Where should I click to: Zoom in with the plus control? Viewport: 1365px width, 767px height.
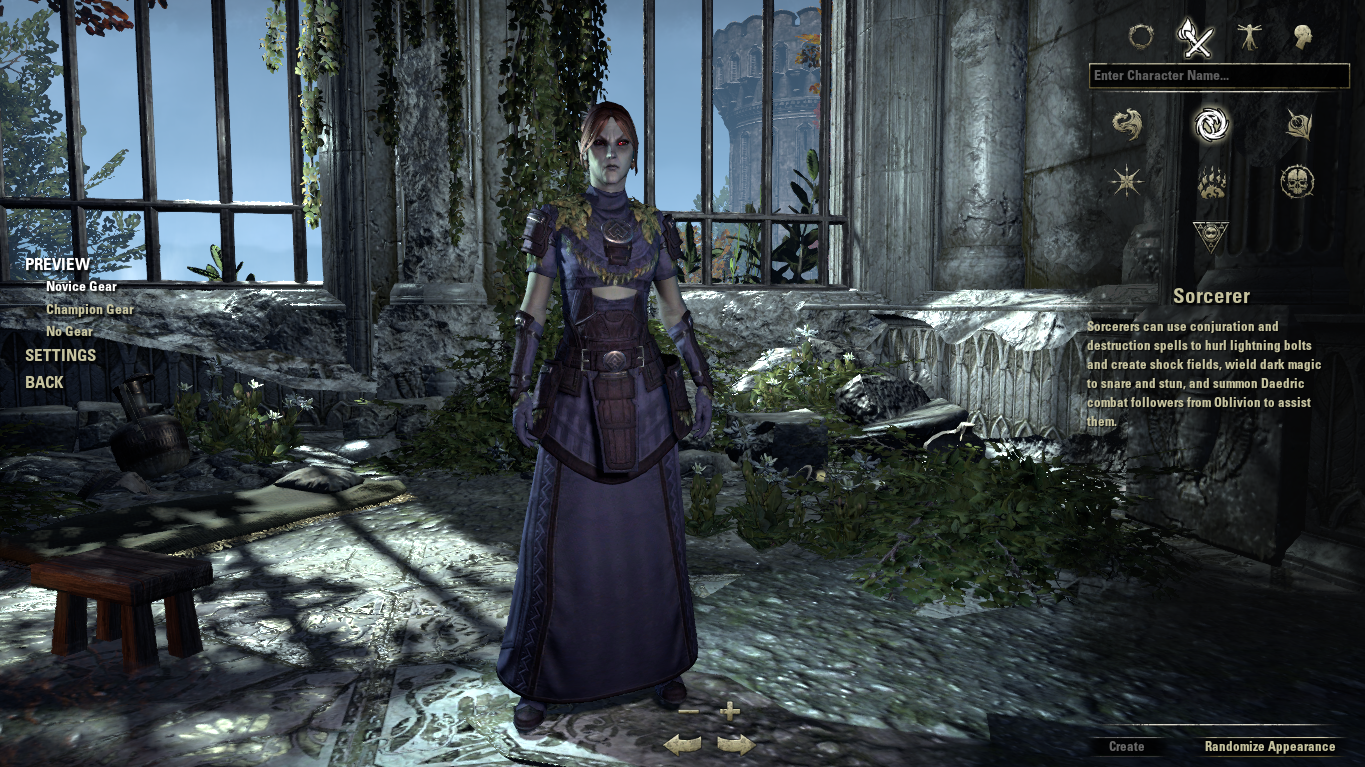click(729, 714)
